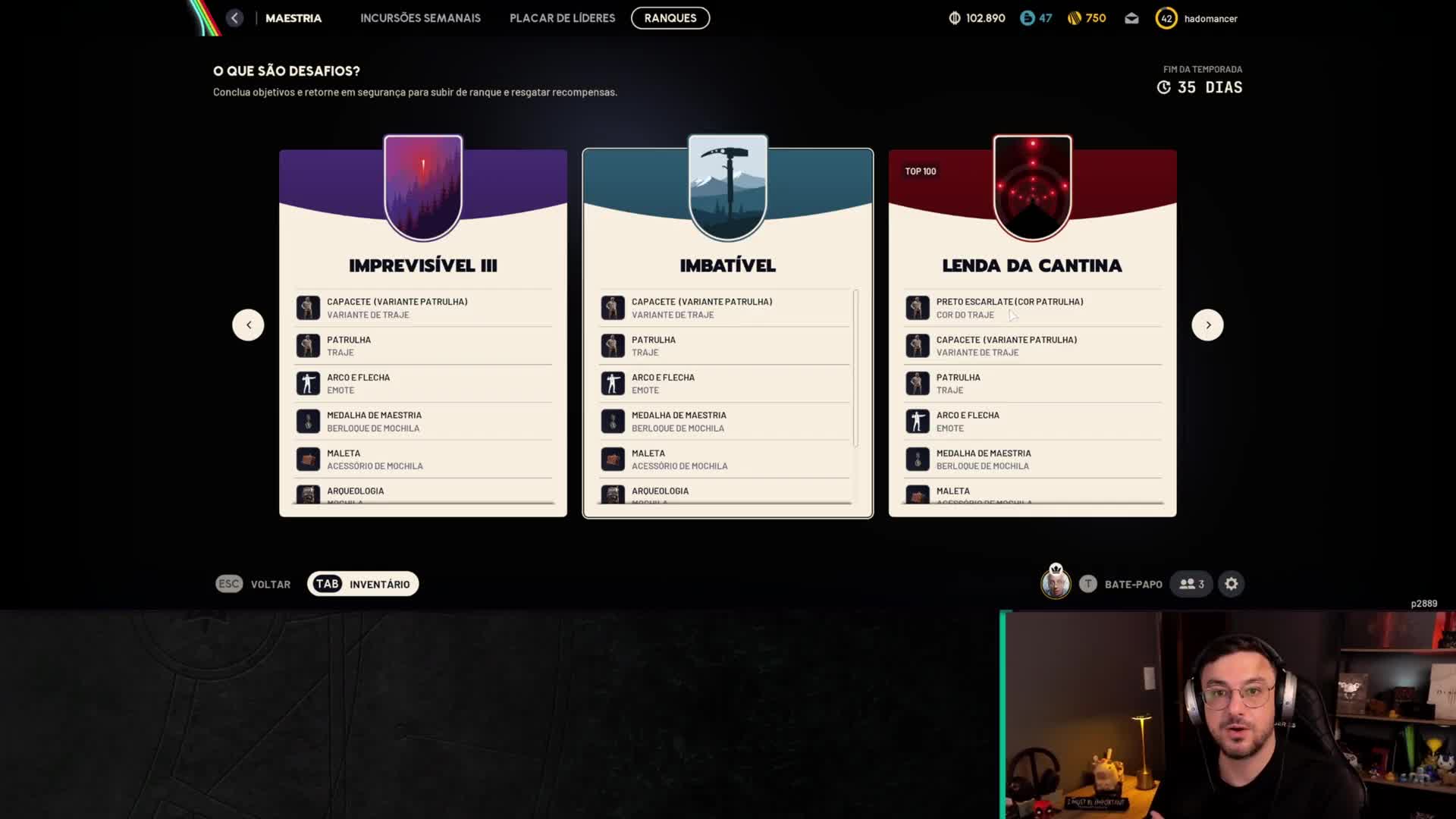Click the Maleta accessory icon in Imbatível card
Image resolution: width=1456 pixels, height=819 pixels.
[x=613, y=459]
